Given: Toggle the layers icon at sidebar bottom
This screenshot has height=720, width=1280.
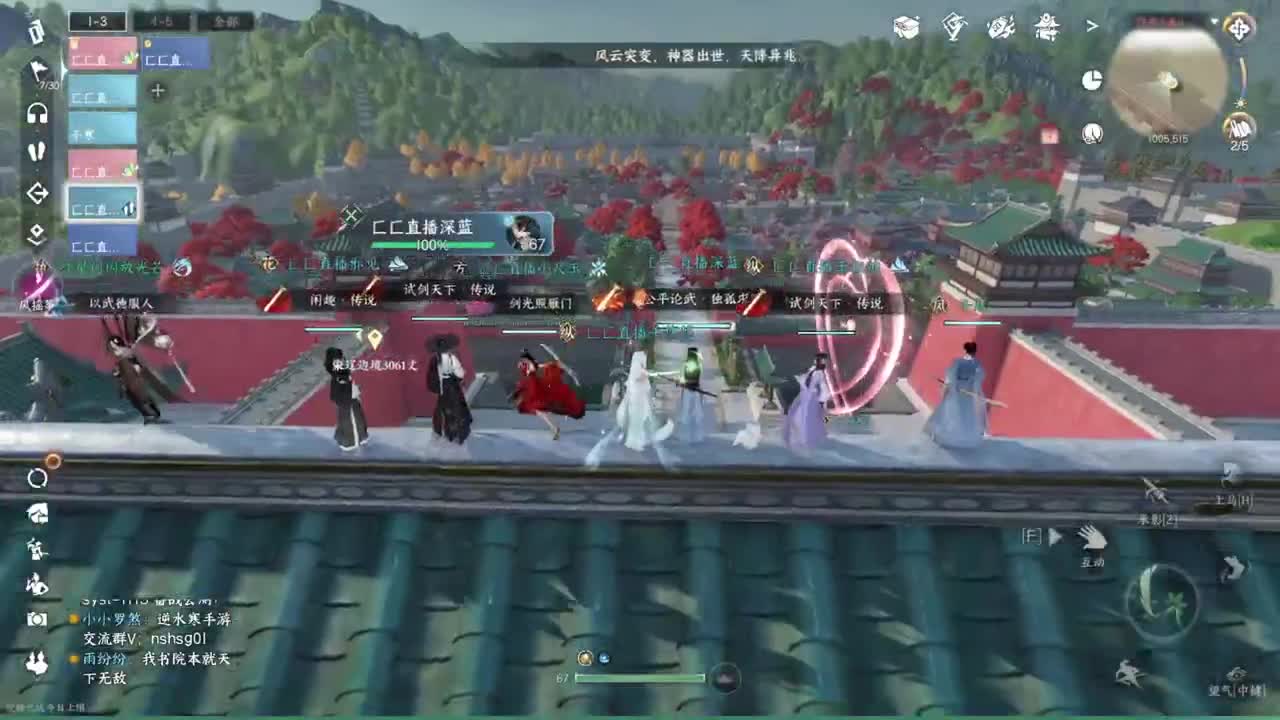Looking at the screenshot, I should [37, 231].
